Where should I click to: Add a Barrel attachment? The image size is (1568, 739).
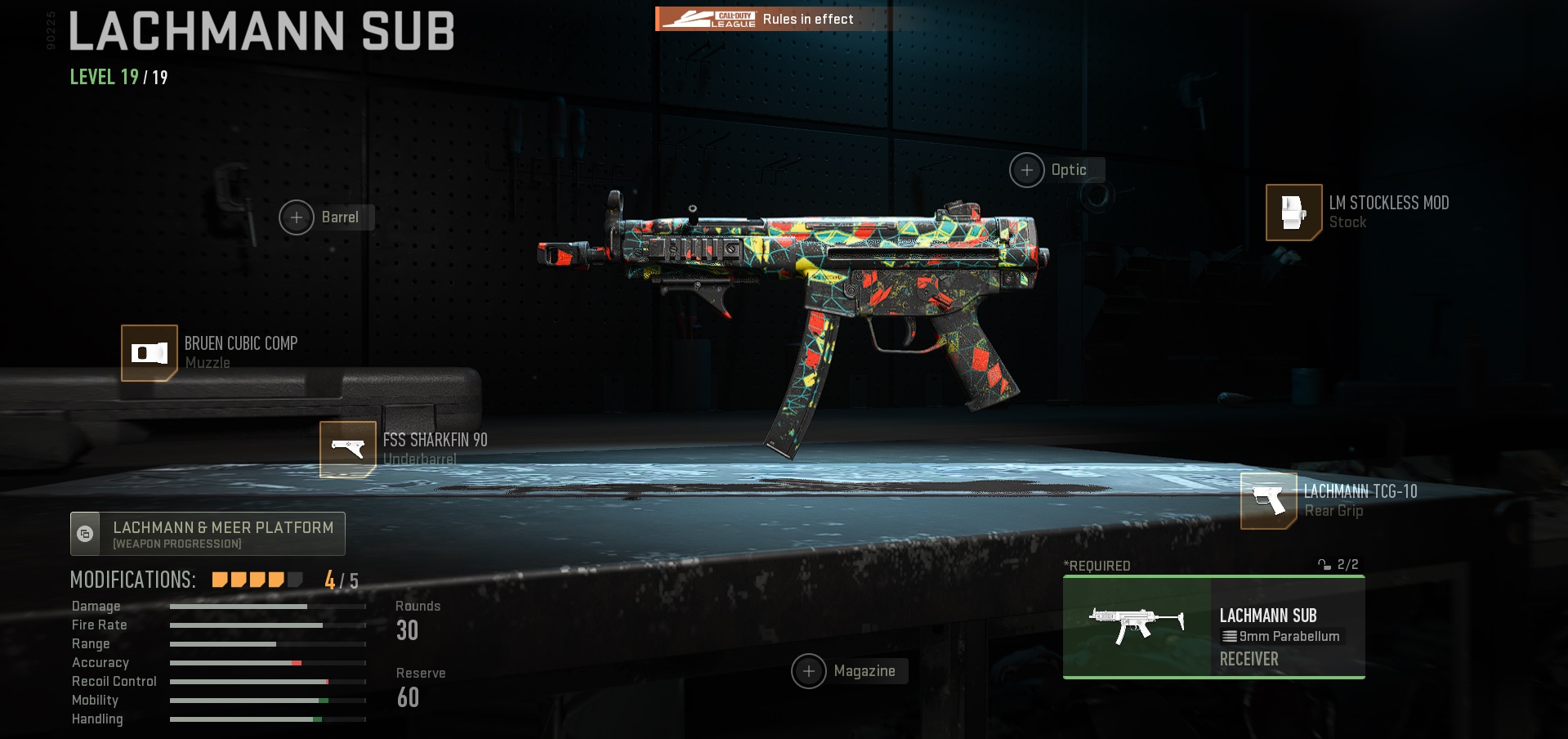297,217
